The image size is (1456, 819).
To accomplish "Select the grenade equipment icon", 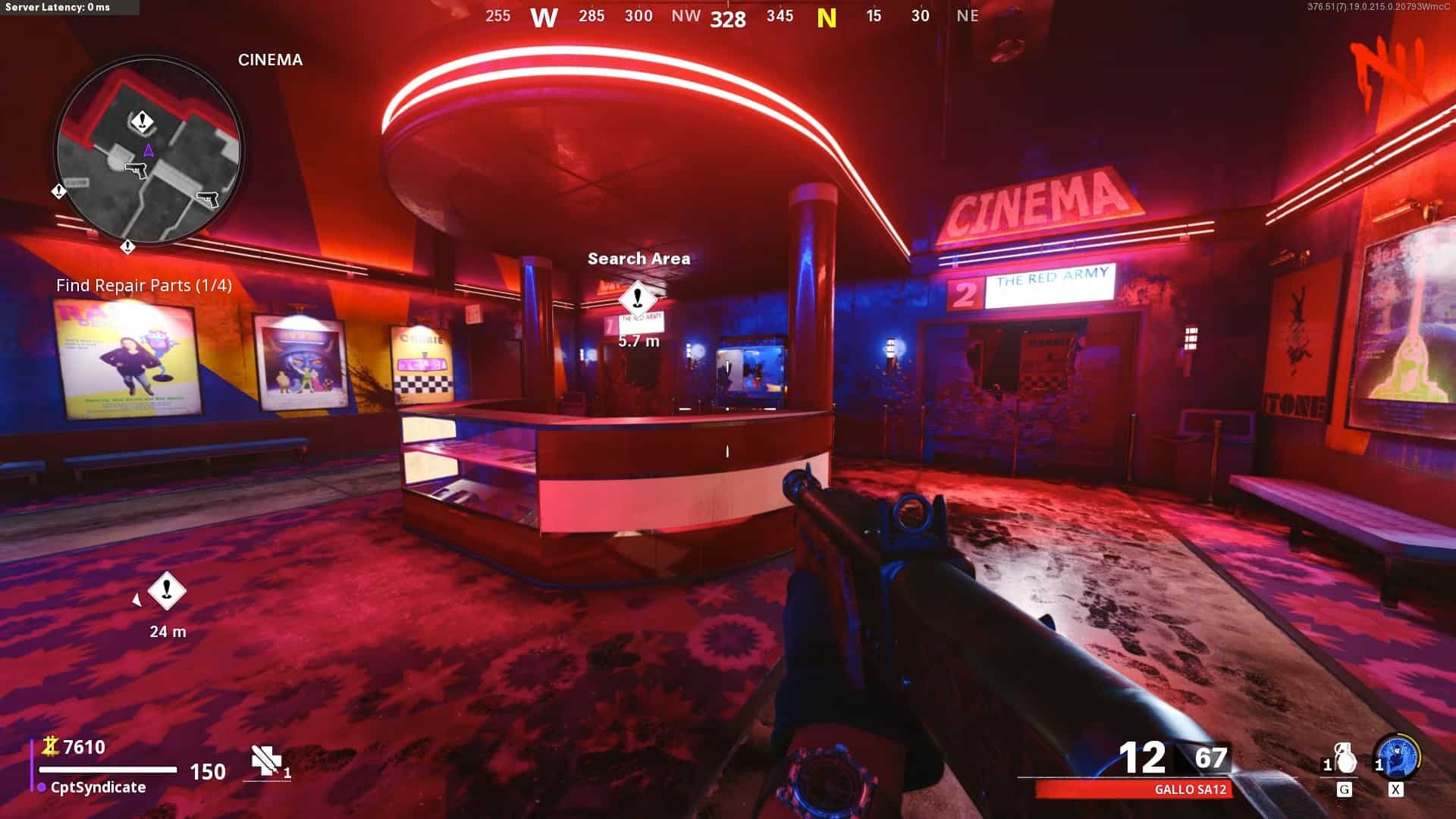I will coord(1344,758).
